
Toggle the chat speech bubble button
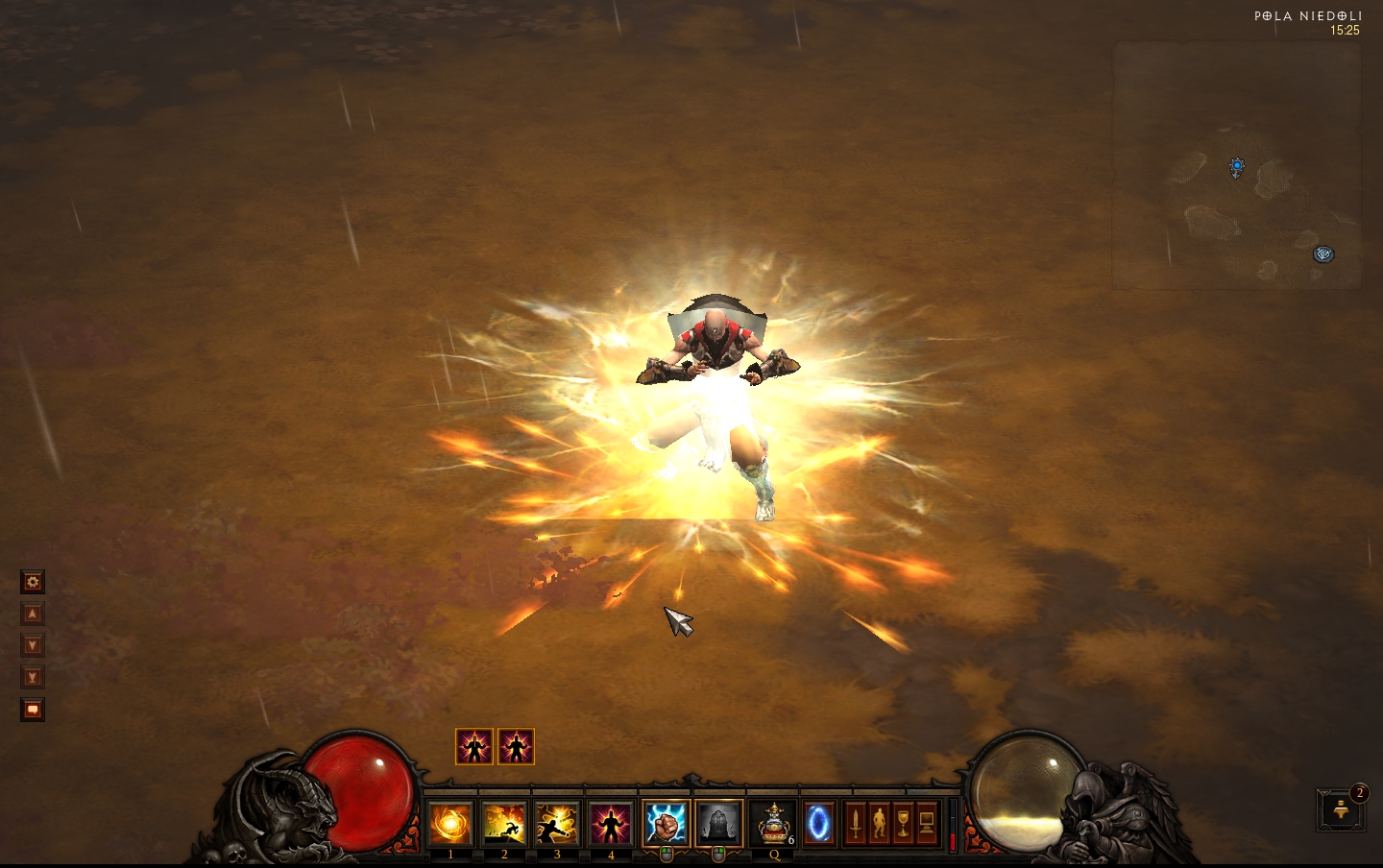tap(33, 710)
